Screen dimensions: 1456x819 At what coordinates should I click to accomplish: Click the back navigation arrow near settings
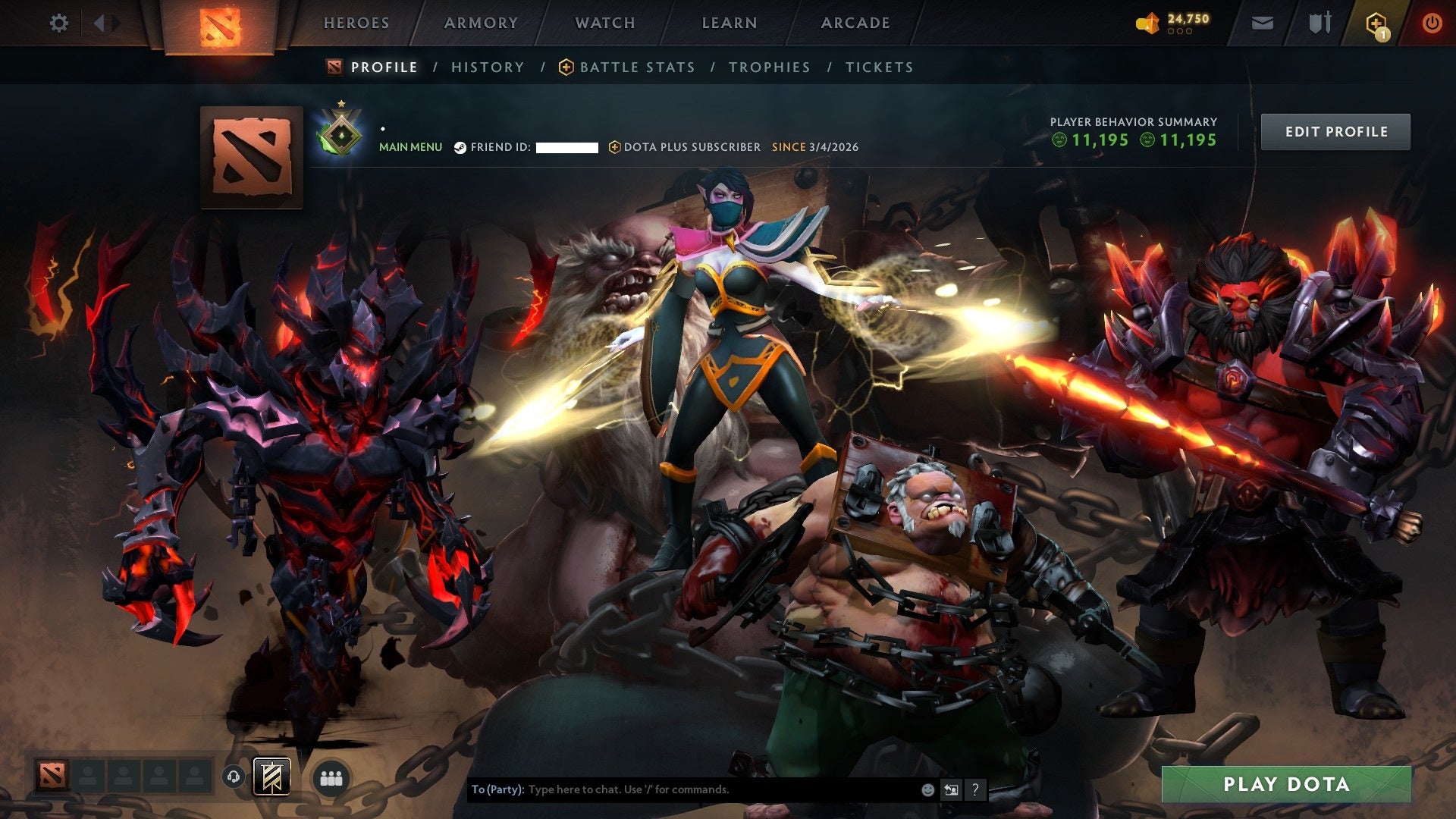click(99, 23)
